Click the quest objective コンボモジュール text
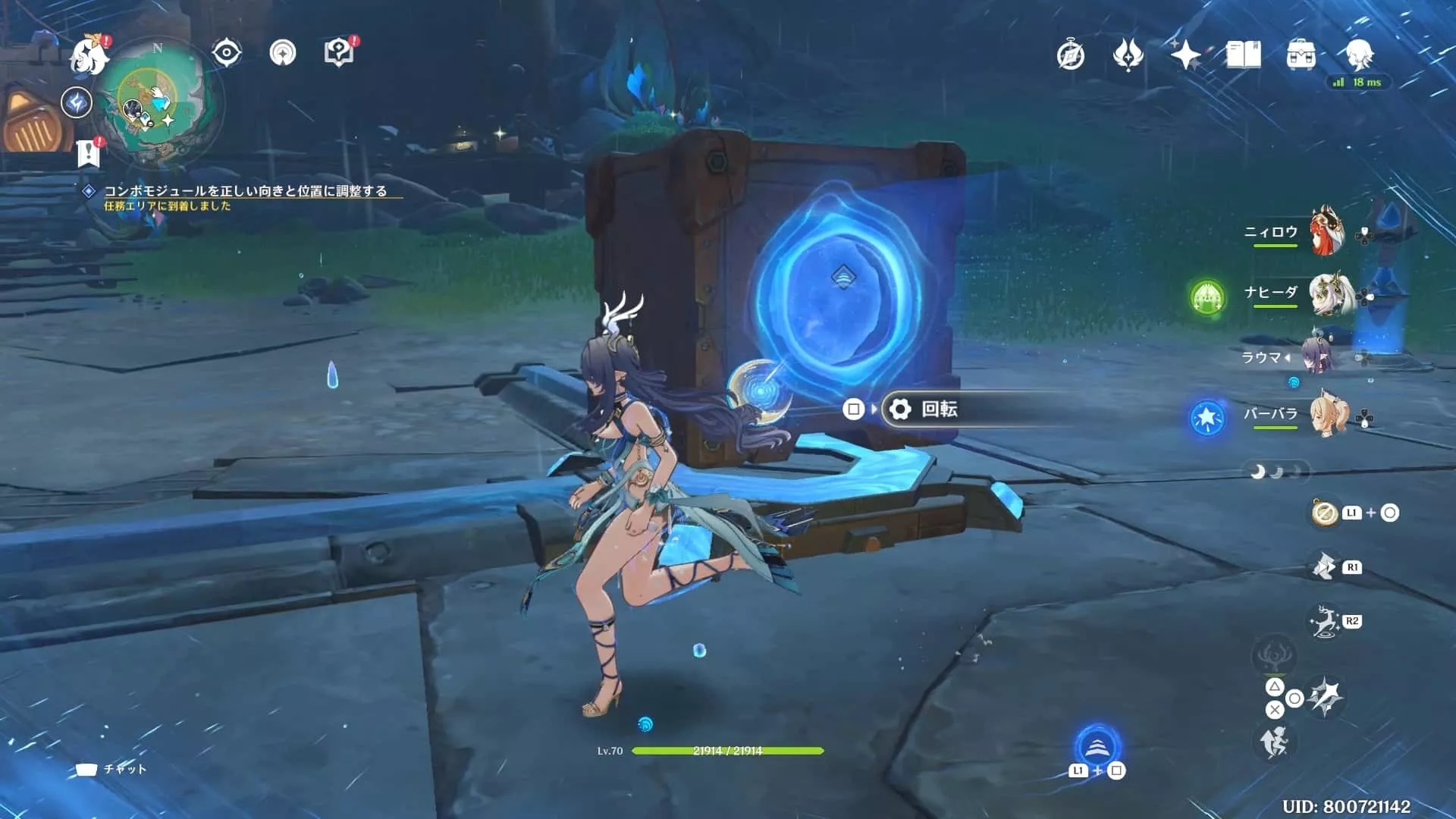 coord(246,193)
